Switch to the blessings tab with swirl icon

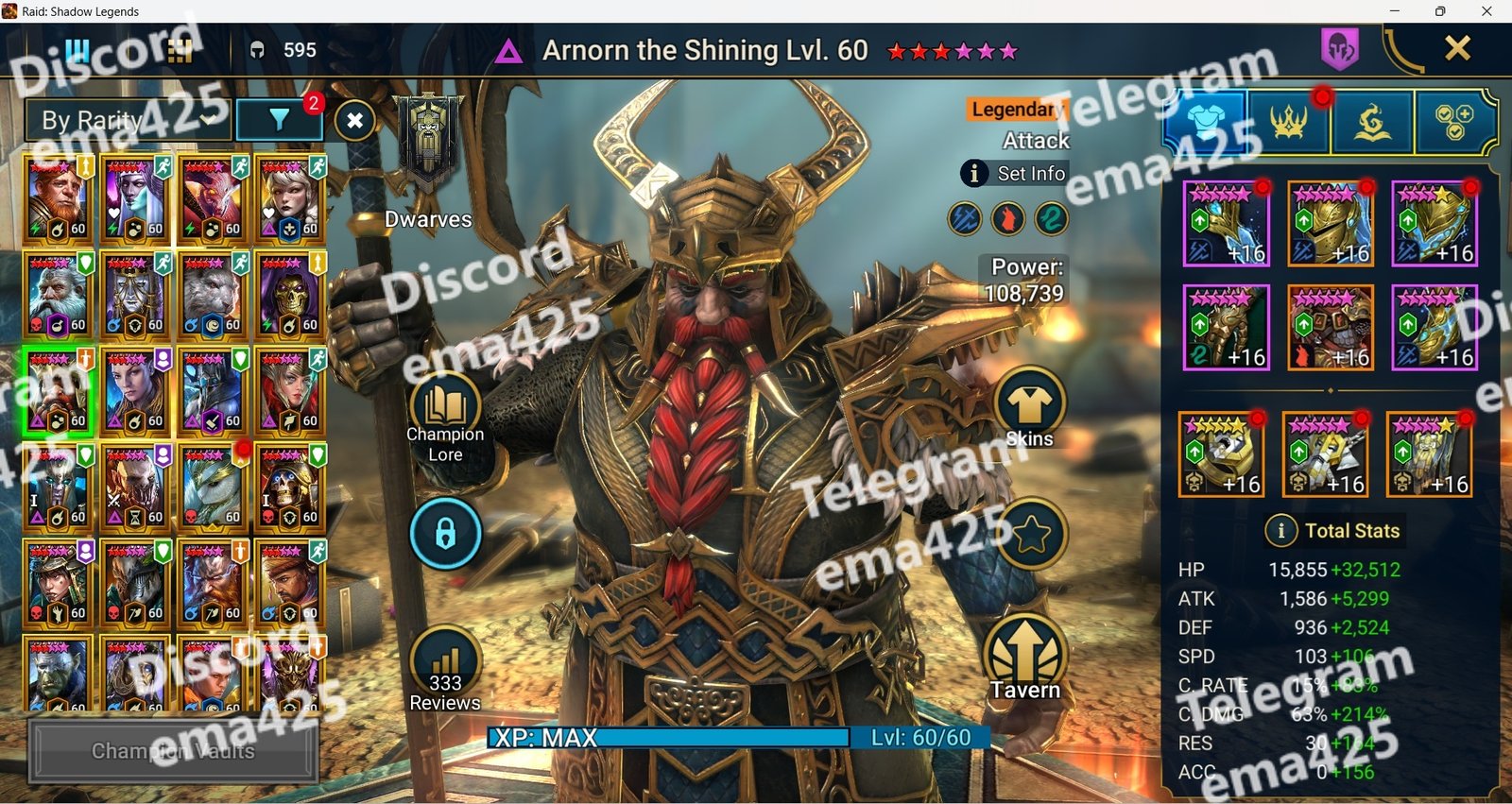(1372, 123)
